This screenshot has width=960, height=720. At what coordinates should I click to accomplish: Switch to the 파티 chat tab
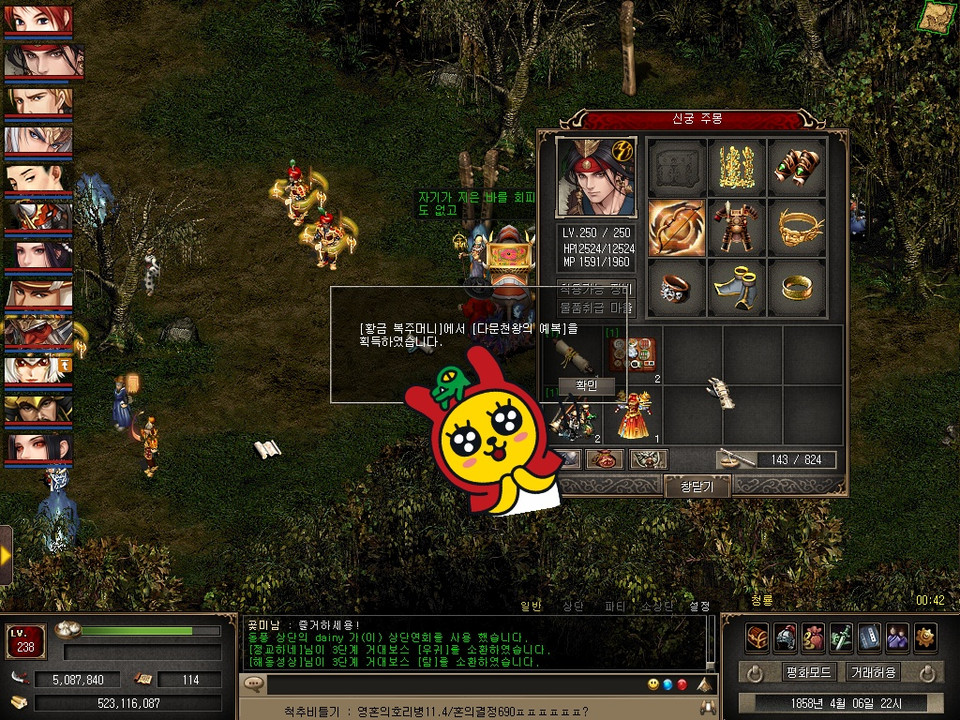(x=615, y=606)
